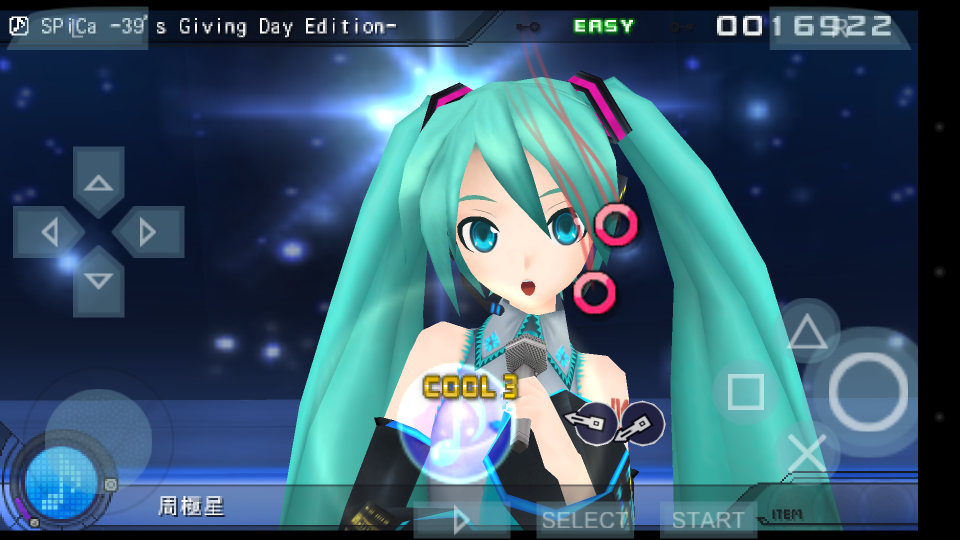
Task: Tap the D-pad up arrow
Action: pyautogui.click(x=98, y=181)
